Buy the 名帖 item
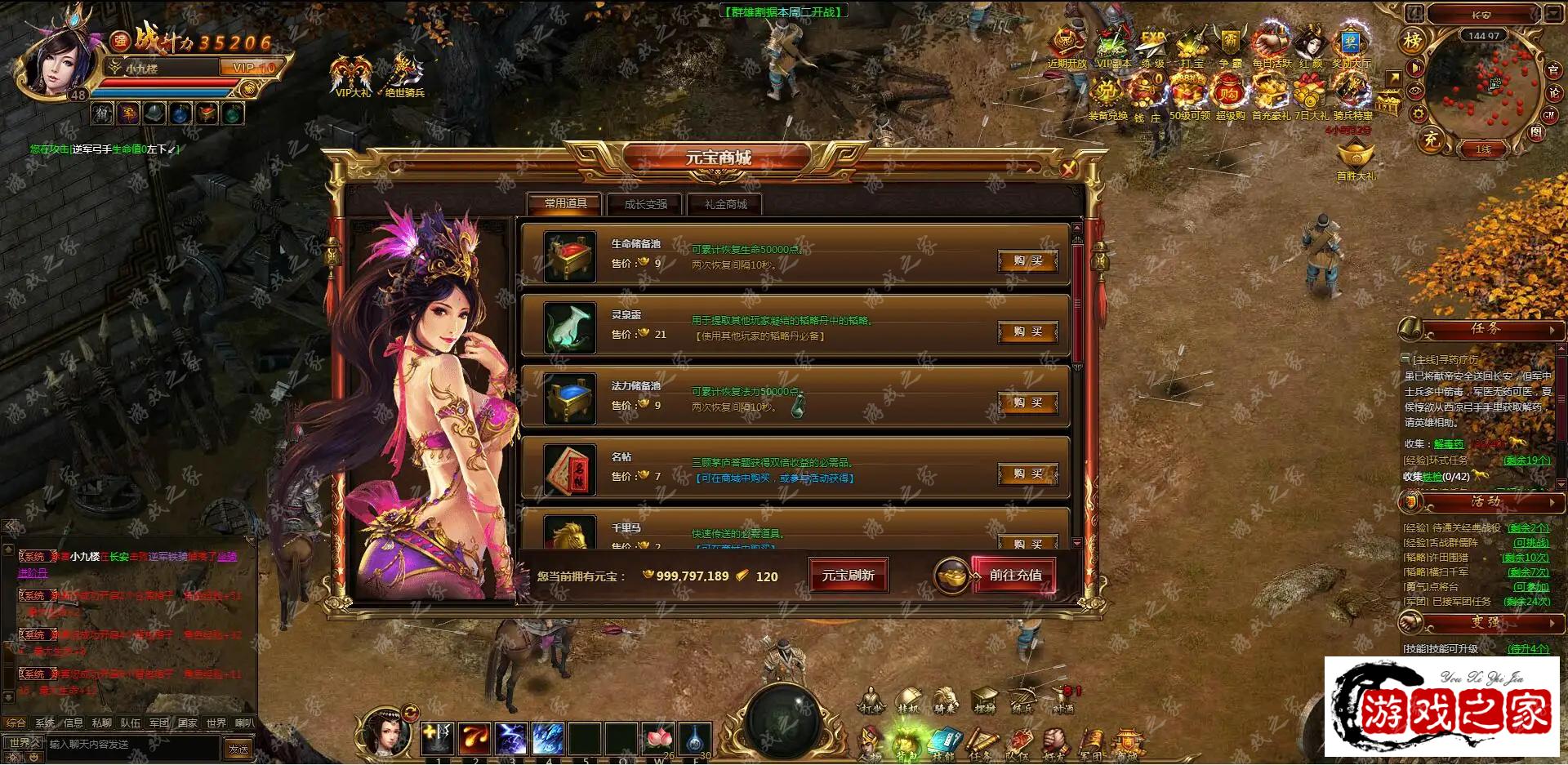 point(1027,474)
